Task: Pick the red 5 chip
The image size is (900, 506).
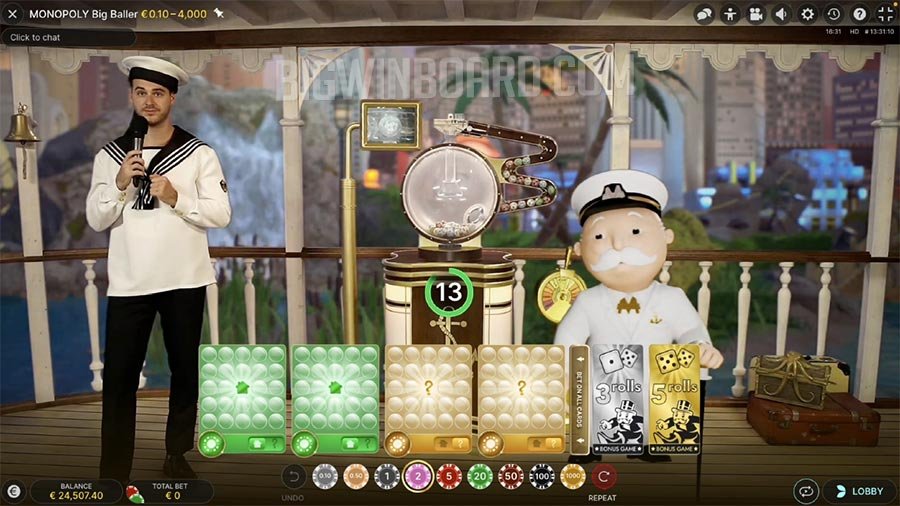Action: 449,477
